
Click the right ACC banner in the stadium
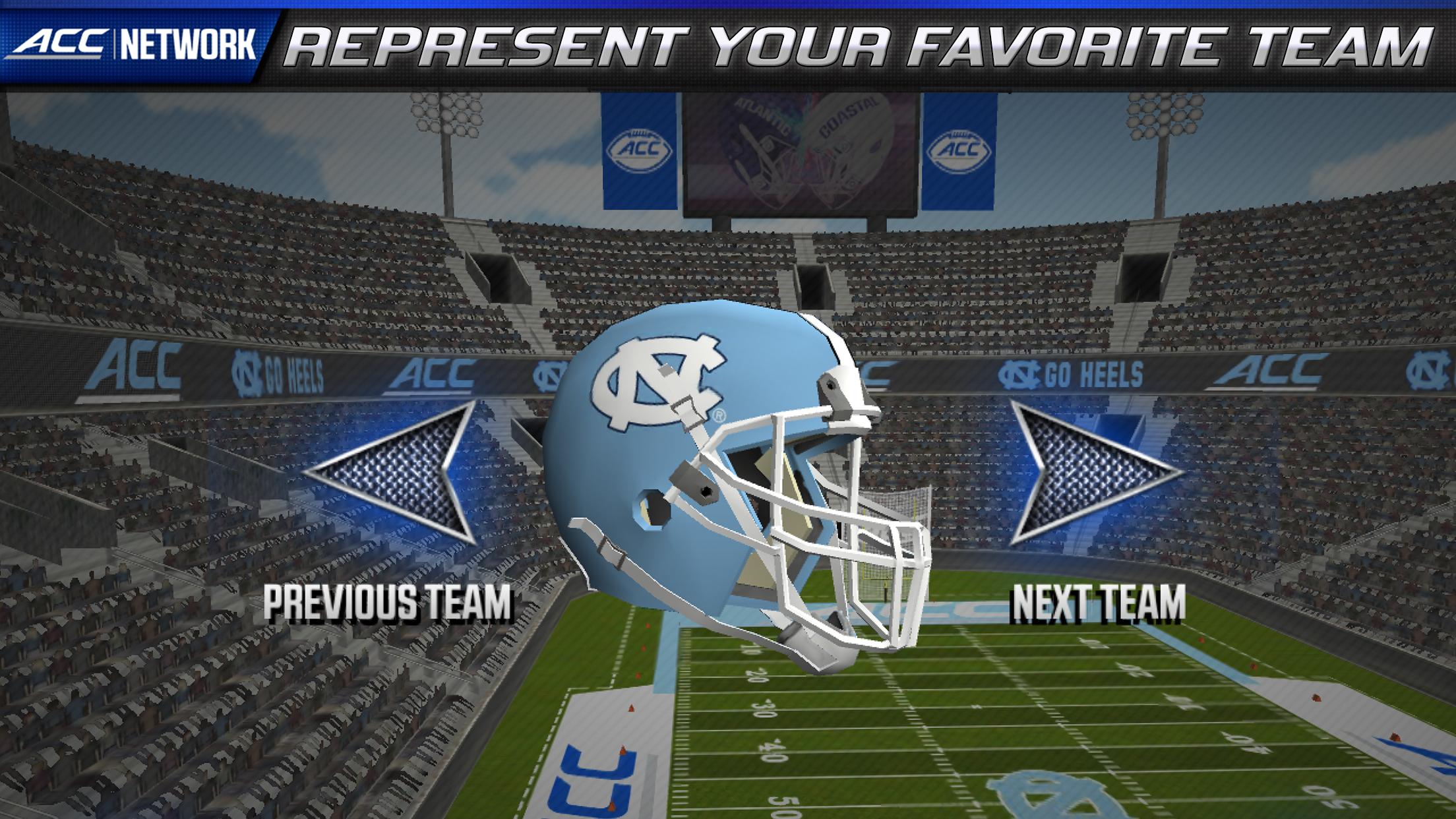[959, 152]
